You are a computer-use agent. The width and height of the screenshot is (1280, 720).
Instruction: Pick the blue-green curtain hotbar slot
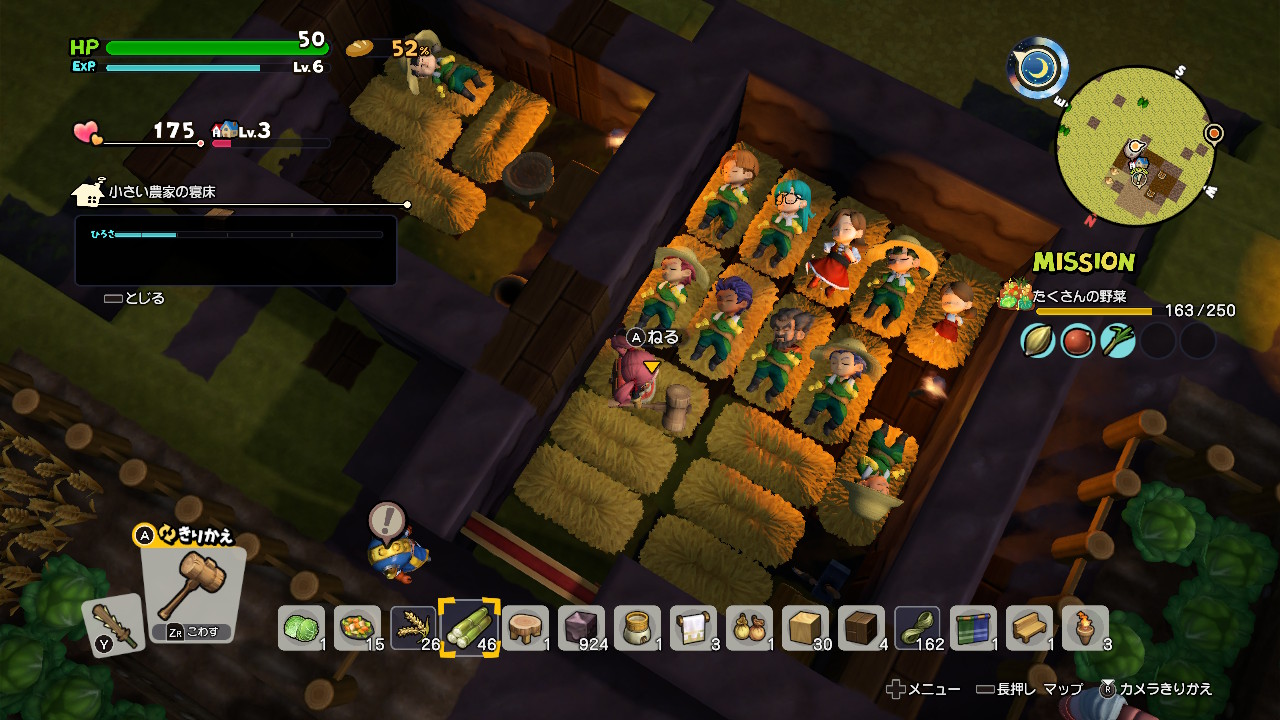tap(973, 628)
